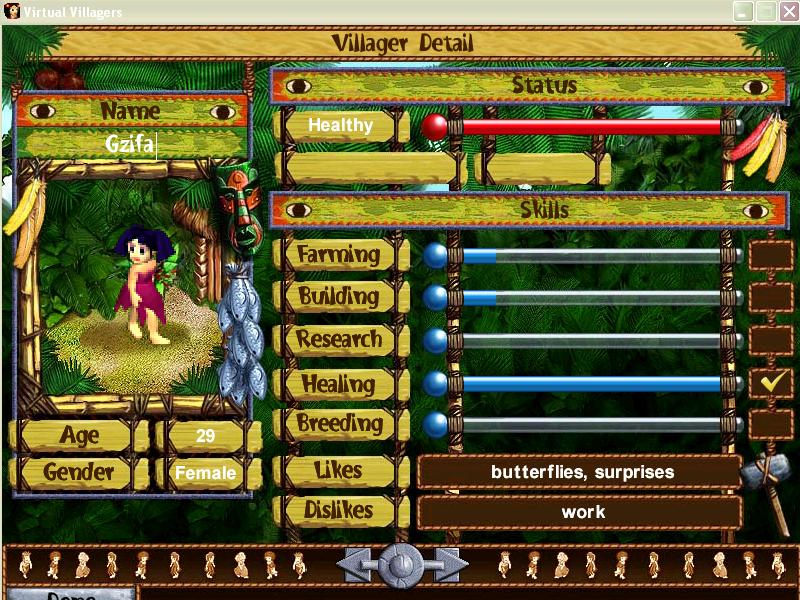This screenshot has width=800, height=600.
Task: Minimize the Virtual Villagers window
Action: point(743,11)
